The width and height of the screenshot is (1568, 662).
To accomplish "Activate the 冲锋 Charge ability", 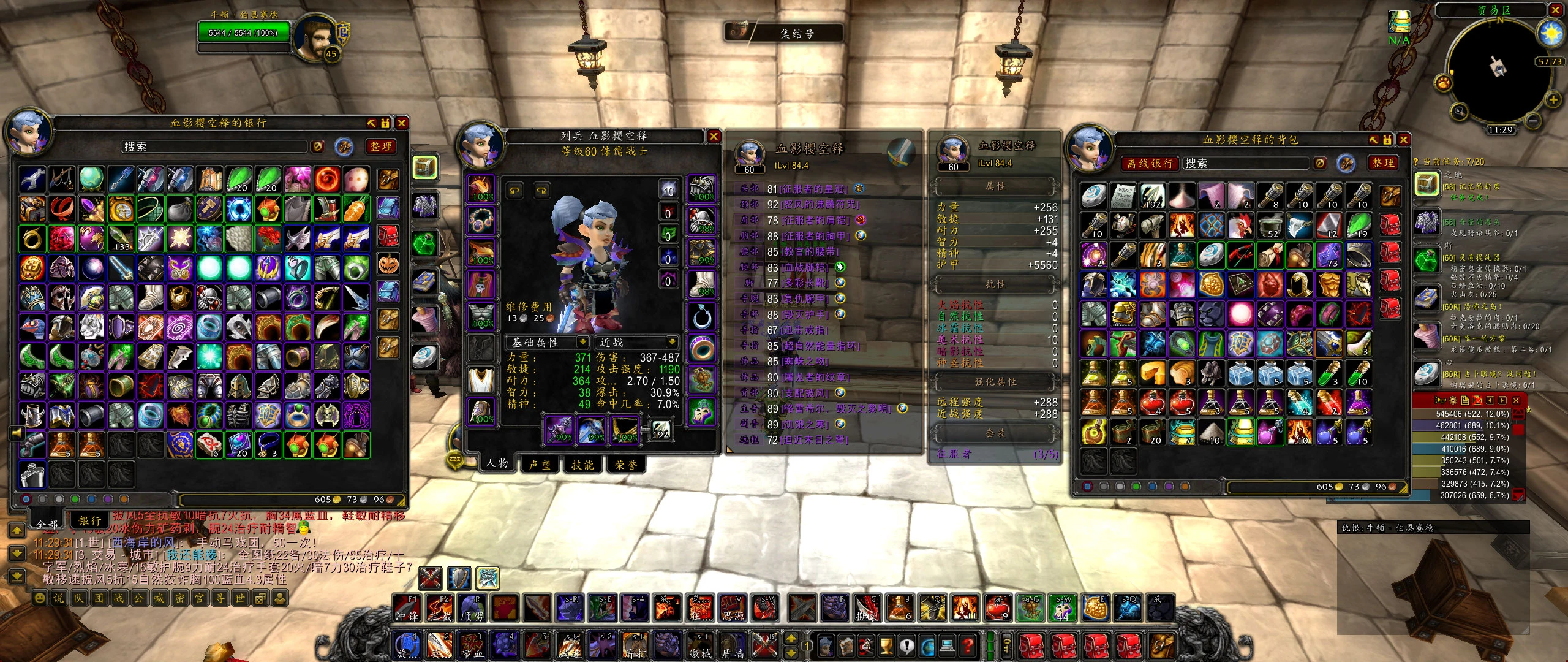I will click(x=407, y=608).
